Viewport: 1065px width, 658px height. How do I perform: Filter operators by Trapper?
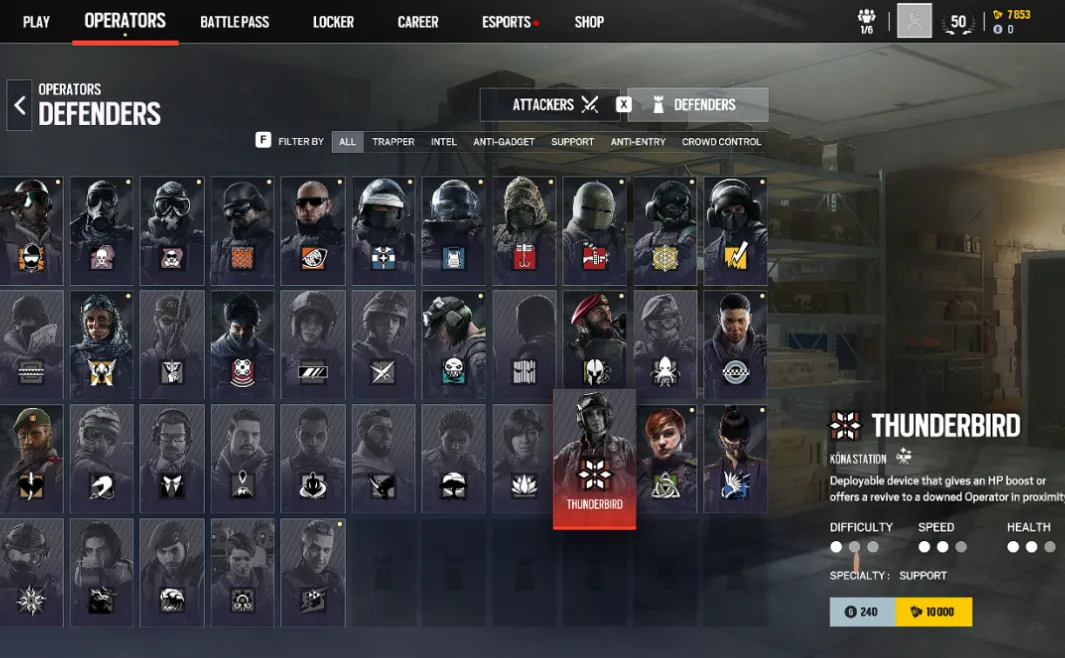click(393, 142)
